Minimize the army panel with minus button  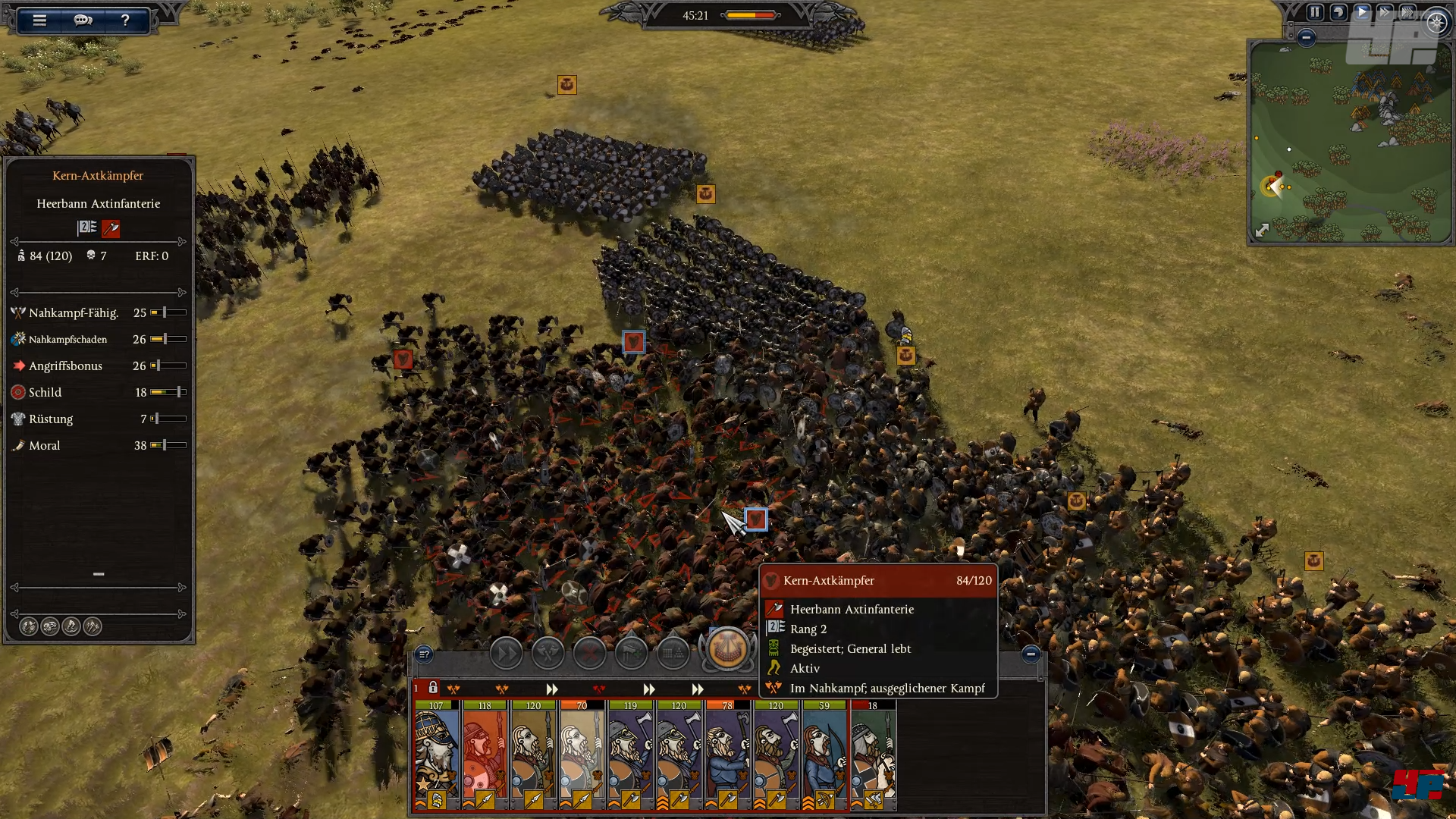point(1031,654)
